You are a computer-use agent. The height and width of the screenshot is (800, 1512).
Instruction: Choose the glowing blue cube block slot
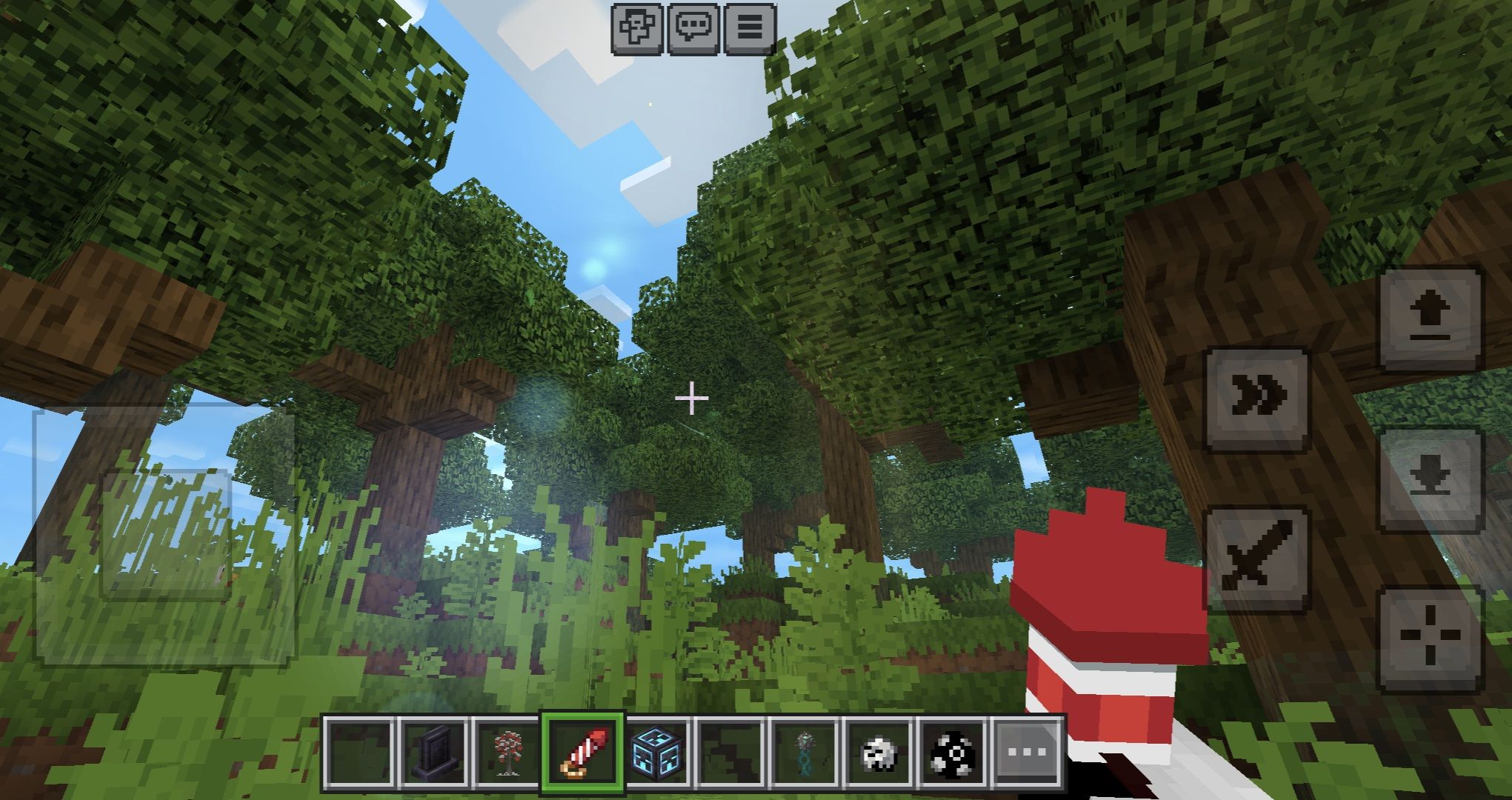point(657,753)
